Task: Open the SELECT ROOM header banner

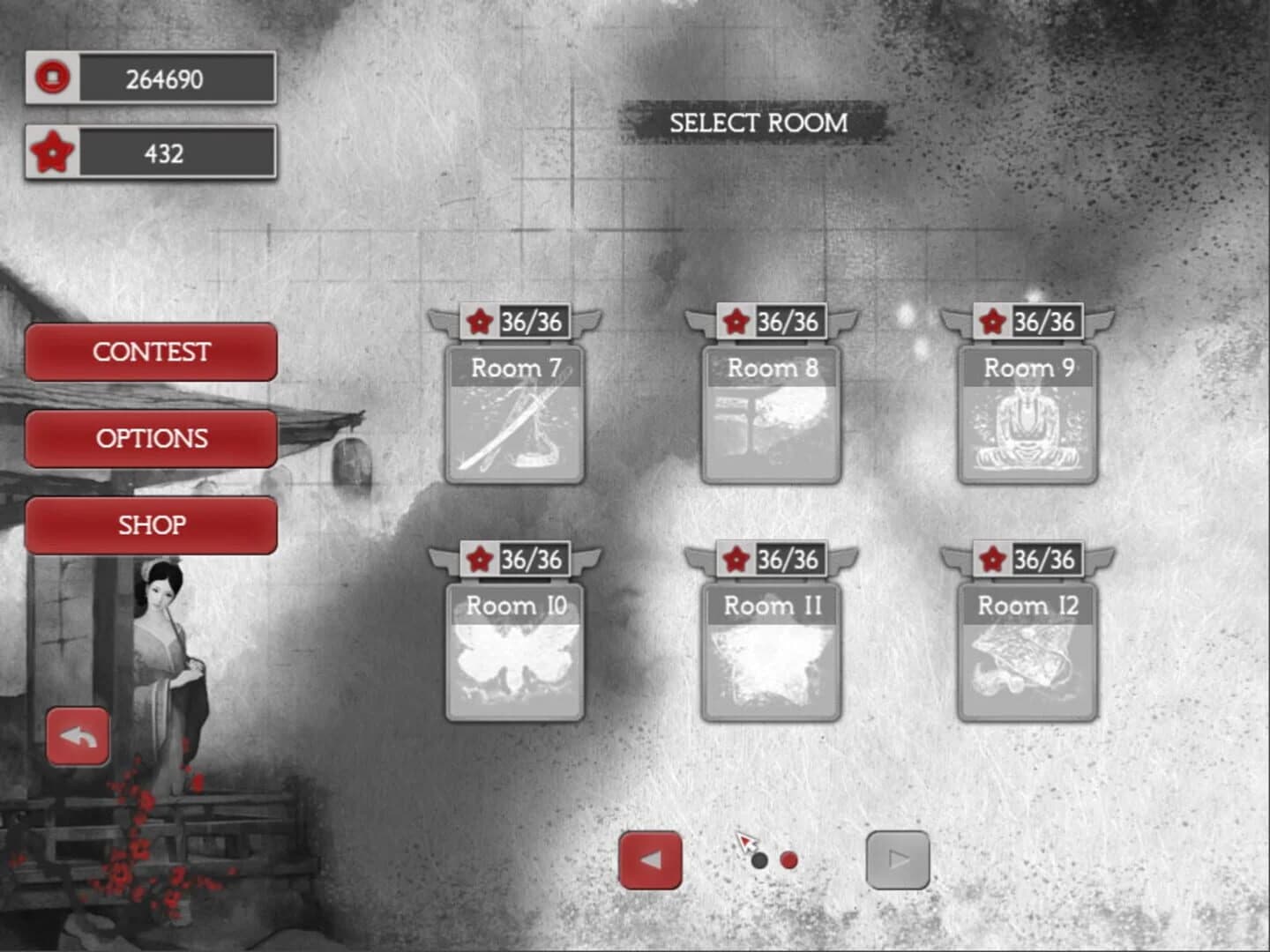Action: [758, 123]
